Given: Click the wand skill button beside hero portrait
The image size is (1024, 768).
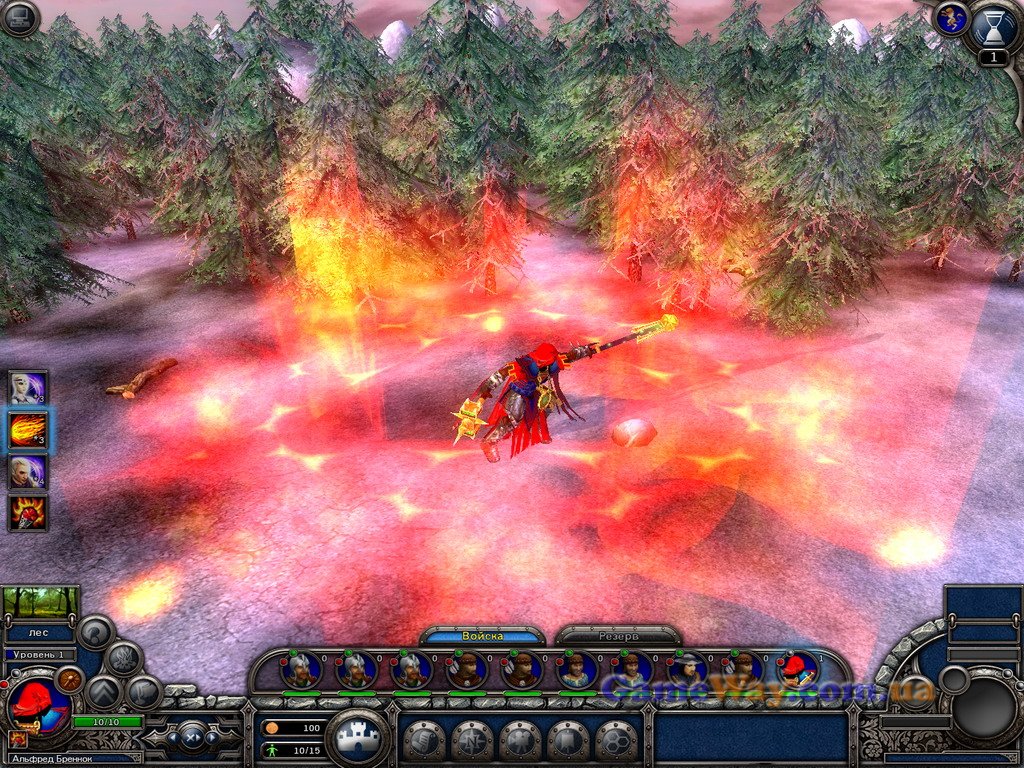Looking at the screenshot, I should 70,679.
